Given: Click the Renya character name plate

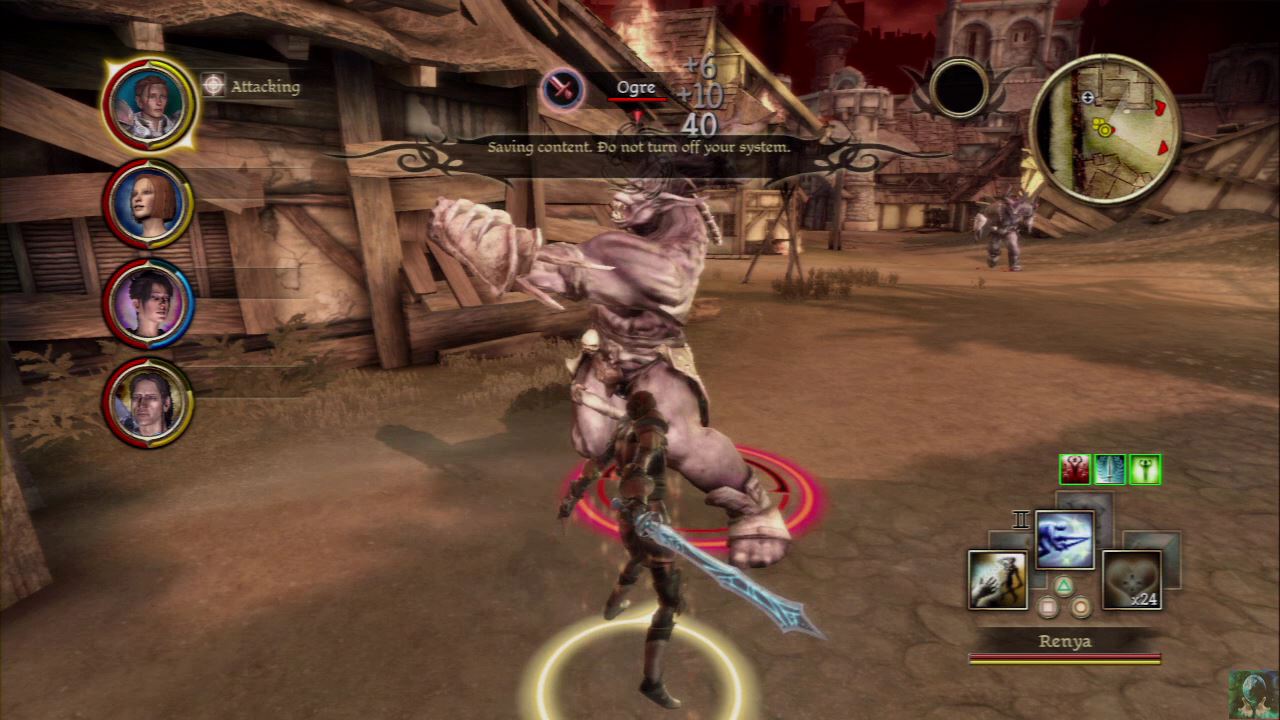Looking at the screenshot, I should [1064, 641].
